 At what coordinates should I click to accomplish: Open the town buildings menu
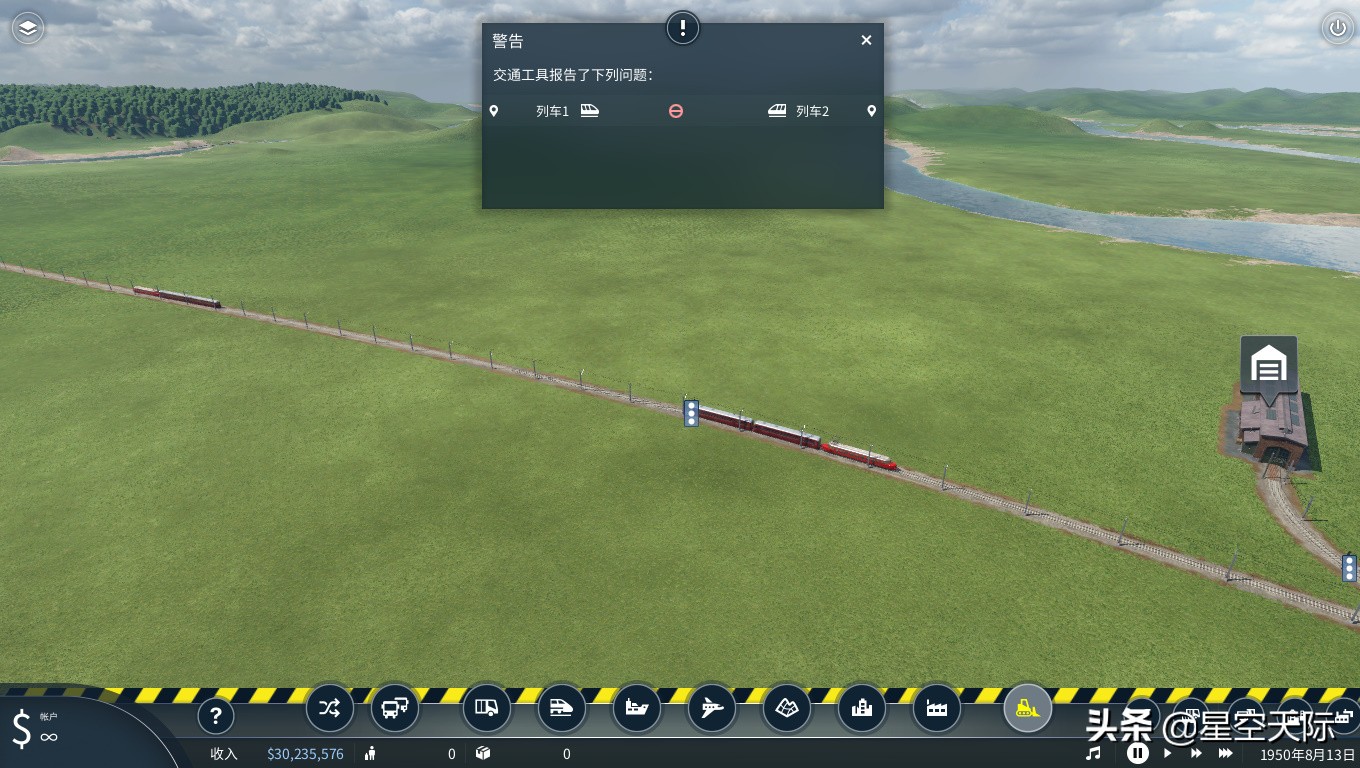pos(862,709)
